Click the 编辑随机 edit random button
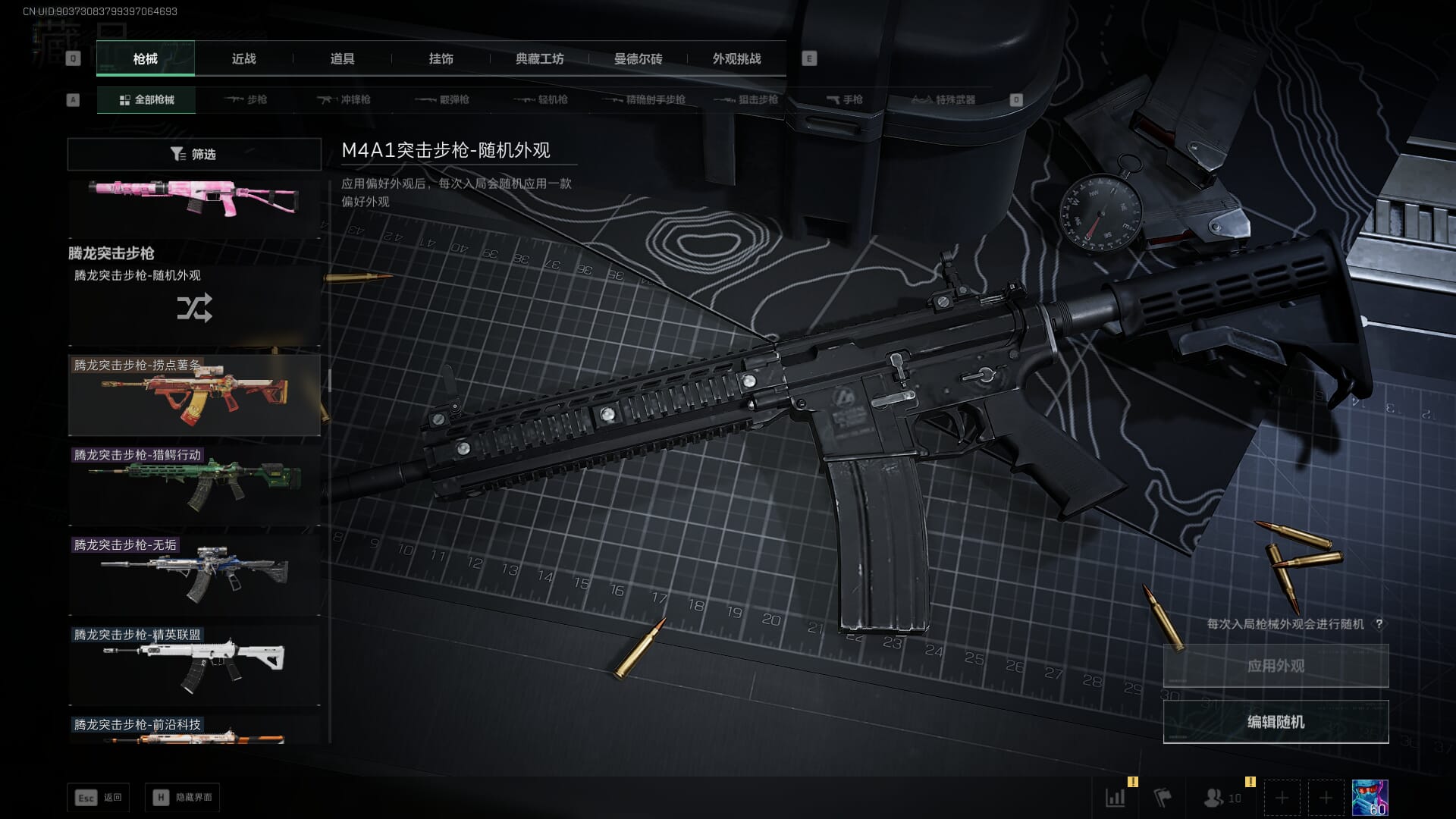 1276,722
